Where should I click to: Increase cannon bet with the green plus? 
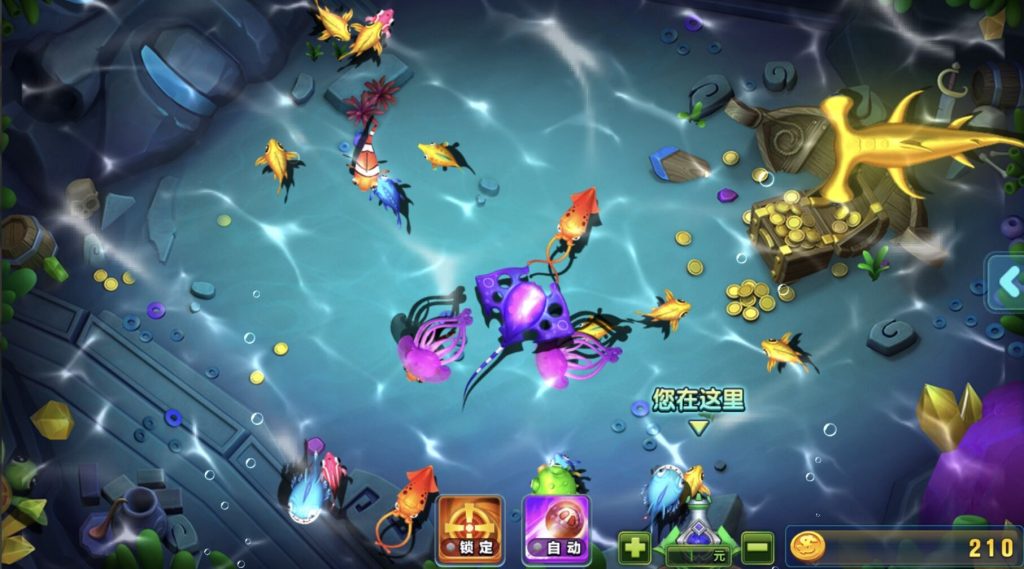click(x=634, y=548)
